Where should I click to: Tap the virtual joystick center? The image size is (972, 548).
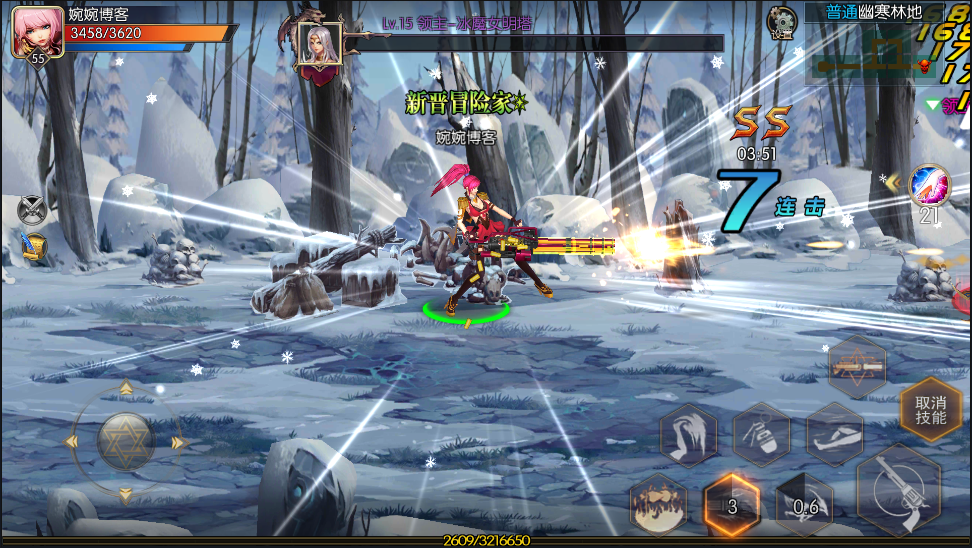pos(125,441)
